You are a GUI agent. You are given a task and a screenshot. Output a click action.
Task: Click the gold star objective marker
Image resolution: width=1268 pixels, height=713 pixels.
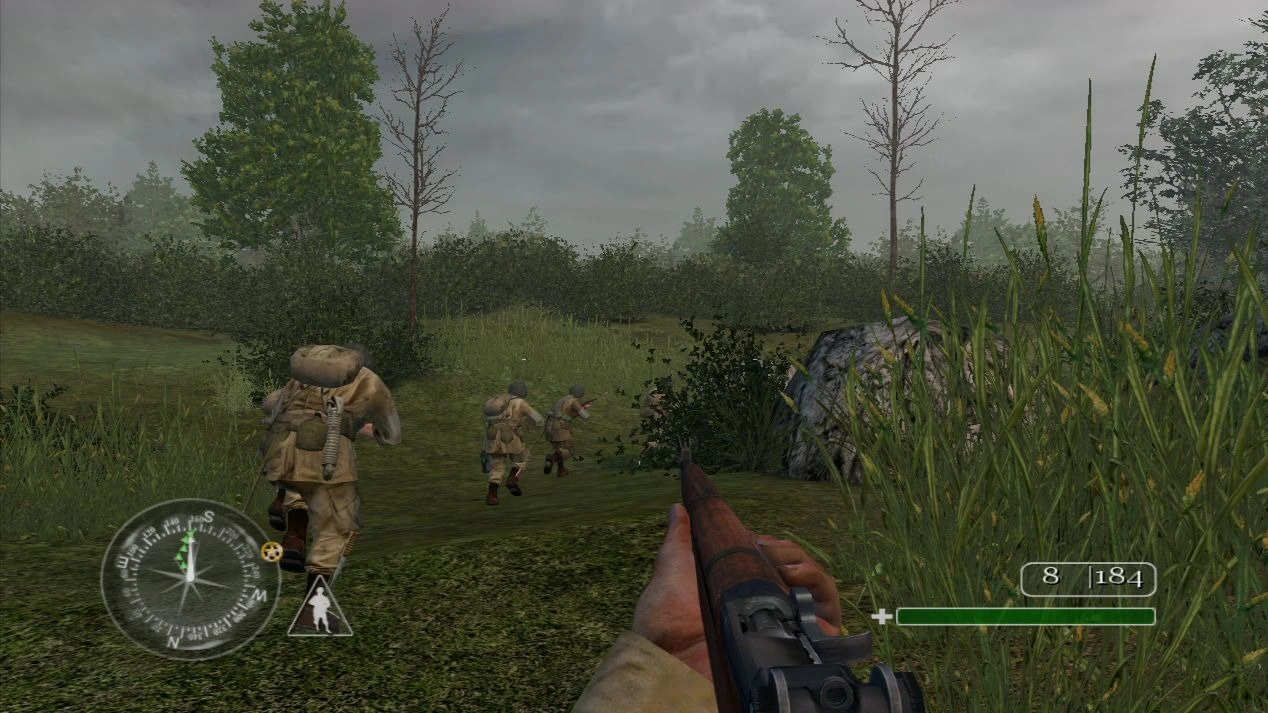tap(270, 551)
